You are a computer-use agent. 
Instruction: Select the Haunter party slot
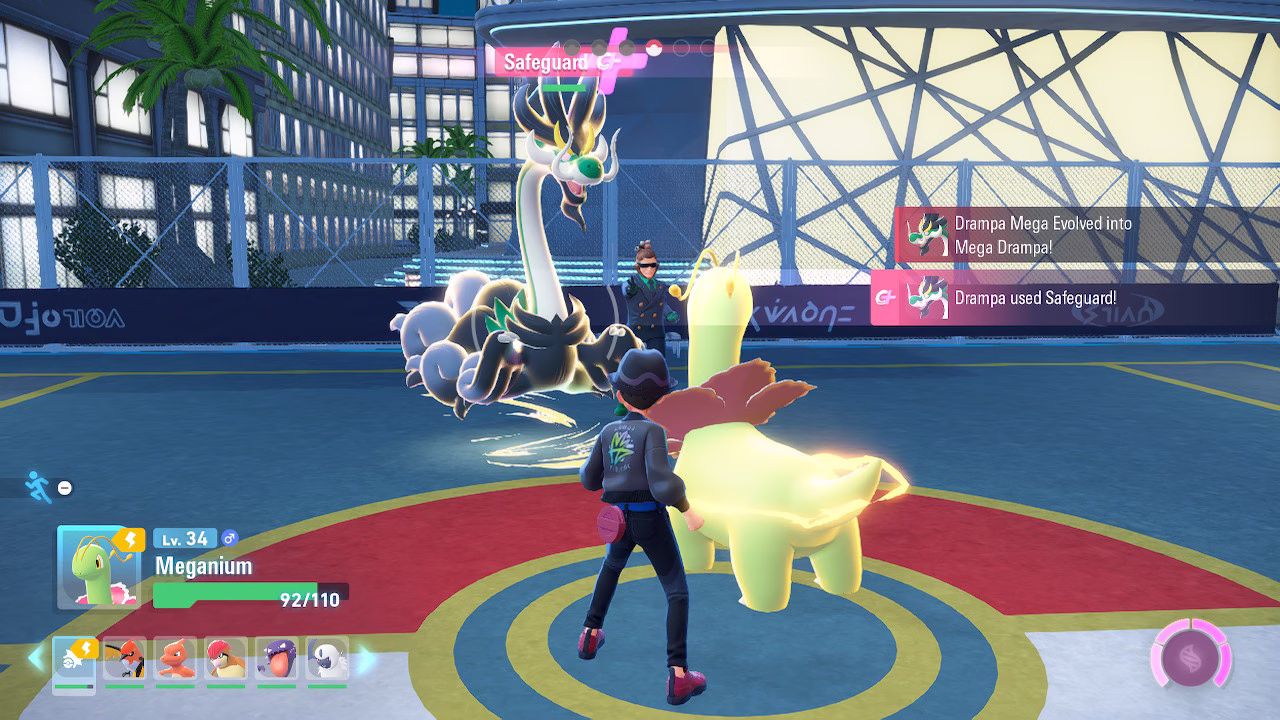277,659
